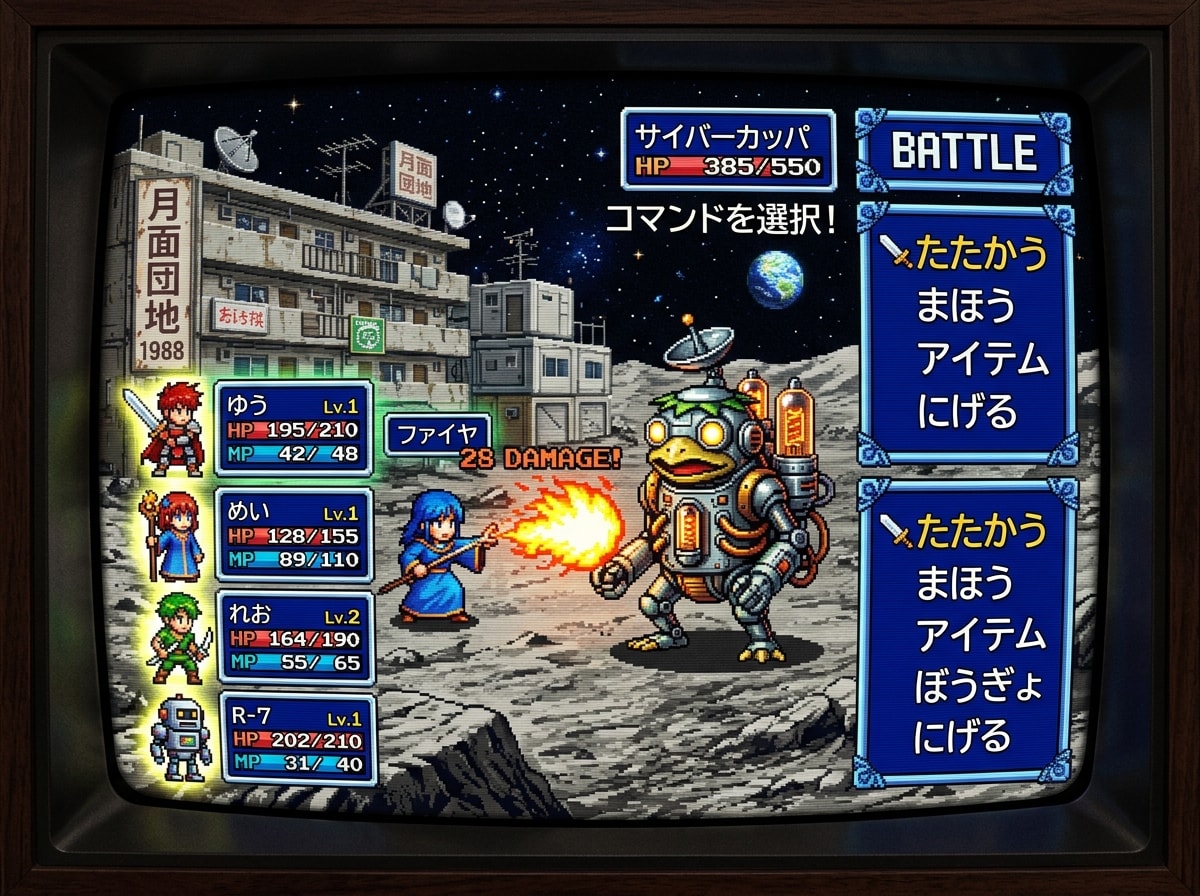Open アイテム in the four-command menu
The width and height of the screenshot is (1200, 896).
pyautogui.click(x=982, y=359)
